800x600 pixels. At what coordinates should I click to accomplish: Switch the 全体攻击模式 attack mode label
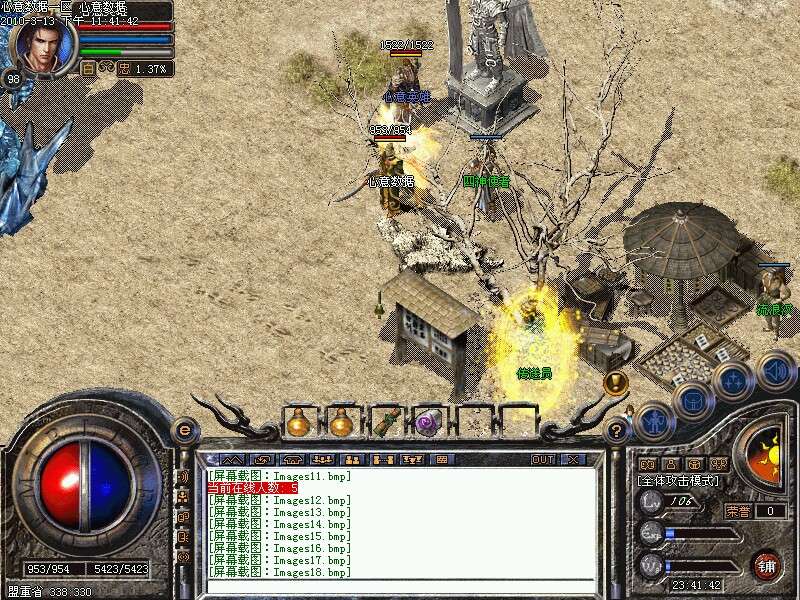pos(678,481)
